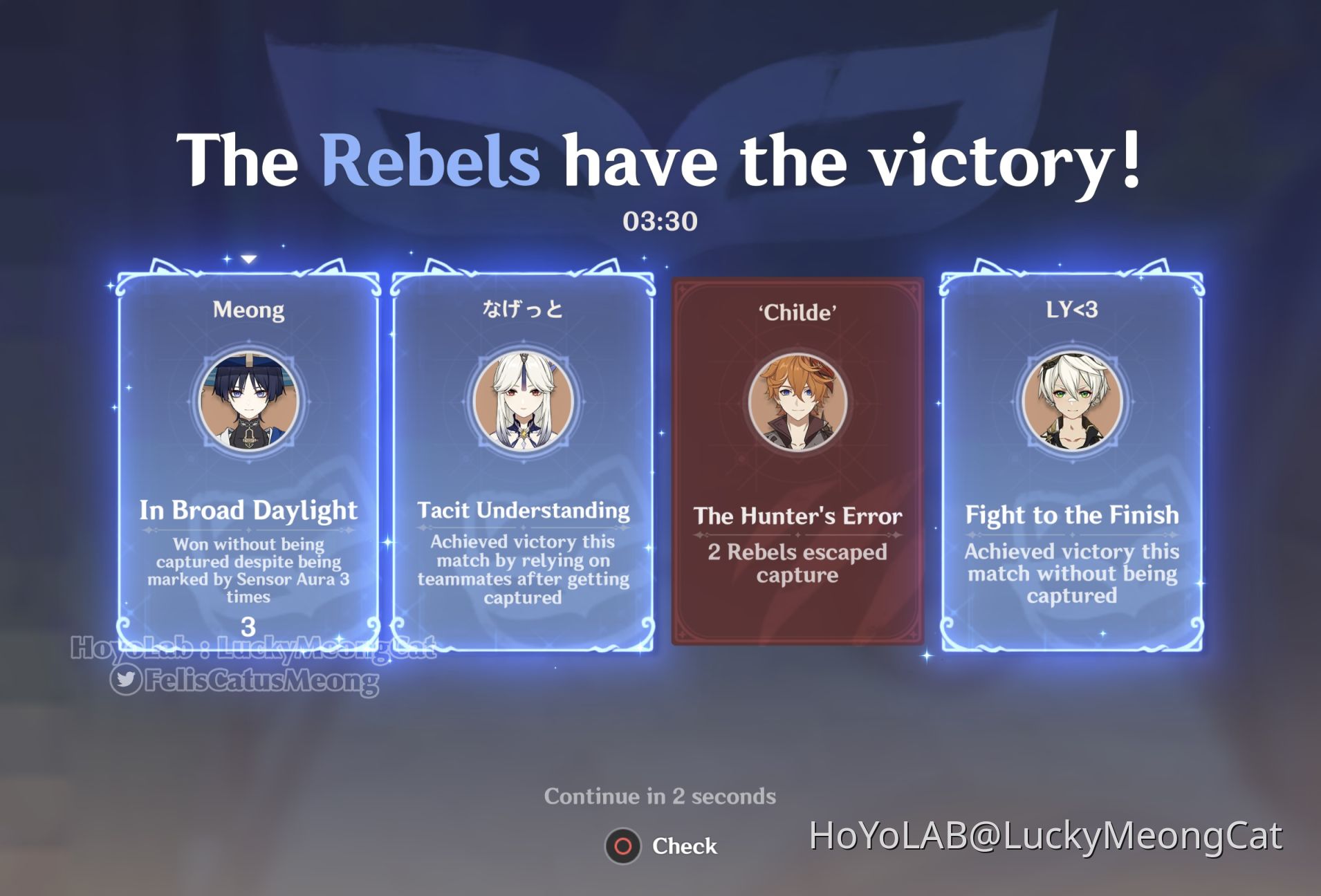Select the red Hunter result card for 'Childe'
This screenshot has width=1321, height=896.
click(796, 463)
